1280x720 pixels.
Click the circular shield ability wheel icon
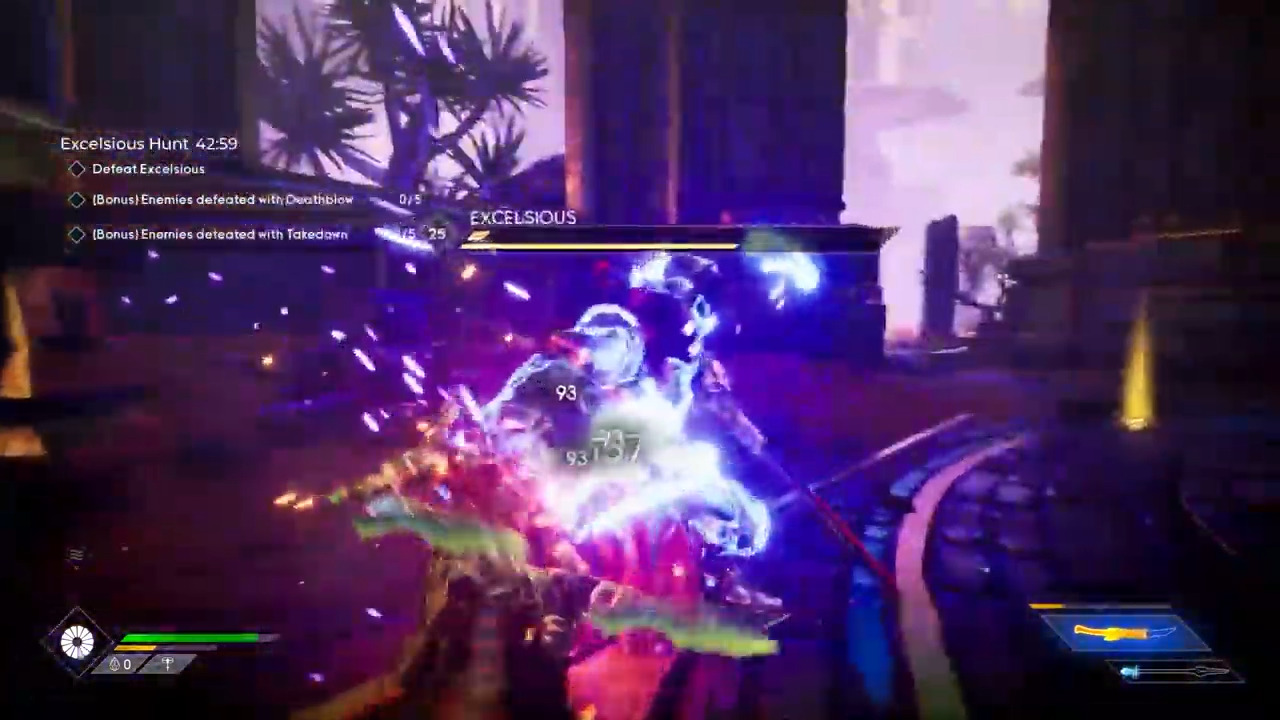click(x=77, y=641)
